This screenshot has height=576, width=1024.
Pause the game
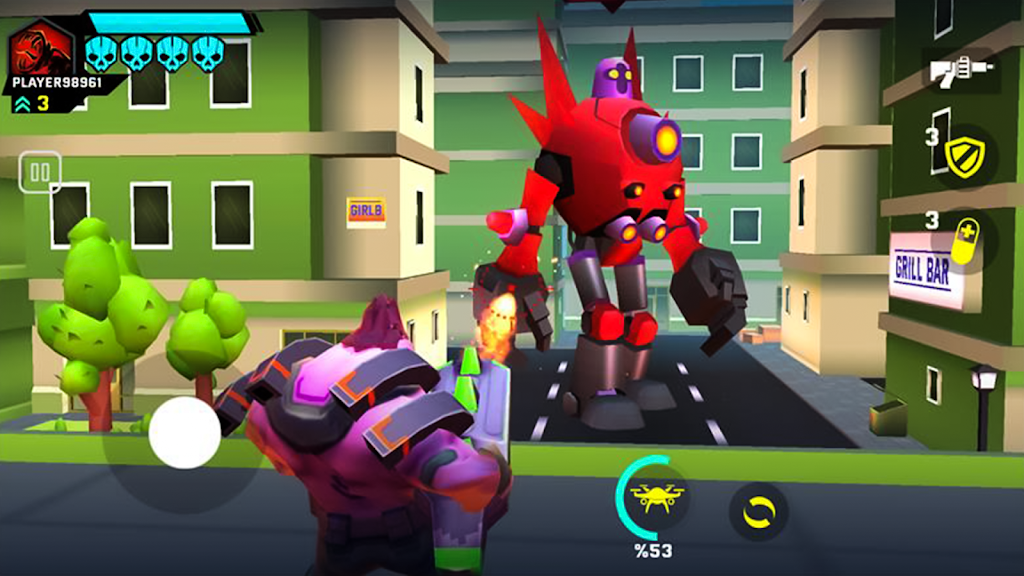[40, 172]
